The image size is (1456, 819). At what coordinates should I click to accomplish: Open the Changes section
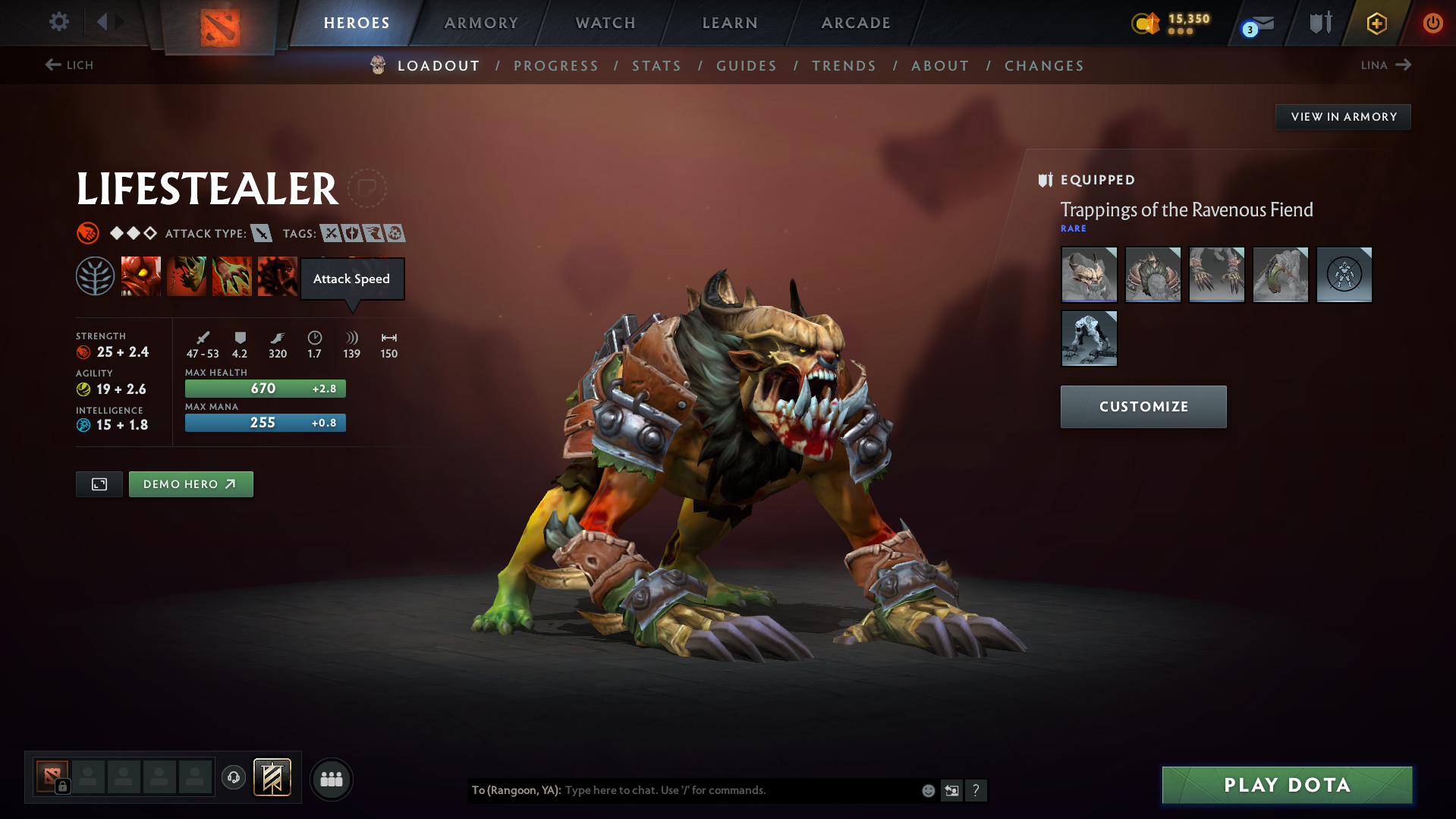pyautogui.click(x=1044, y=66)
